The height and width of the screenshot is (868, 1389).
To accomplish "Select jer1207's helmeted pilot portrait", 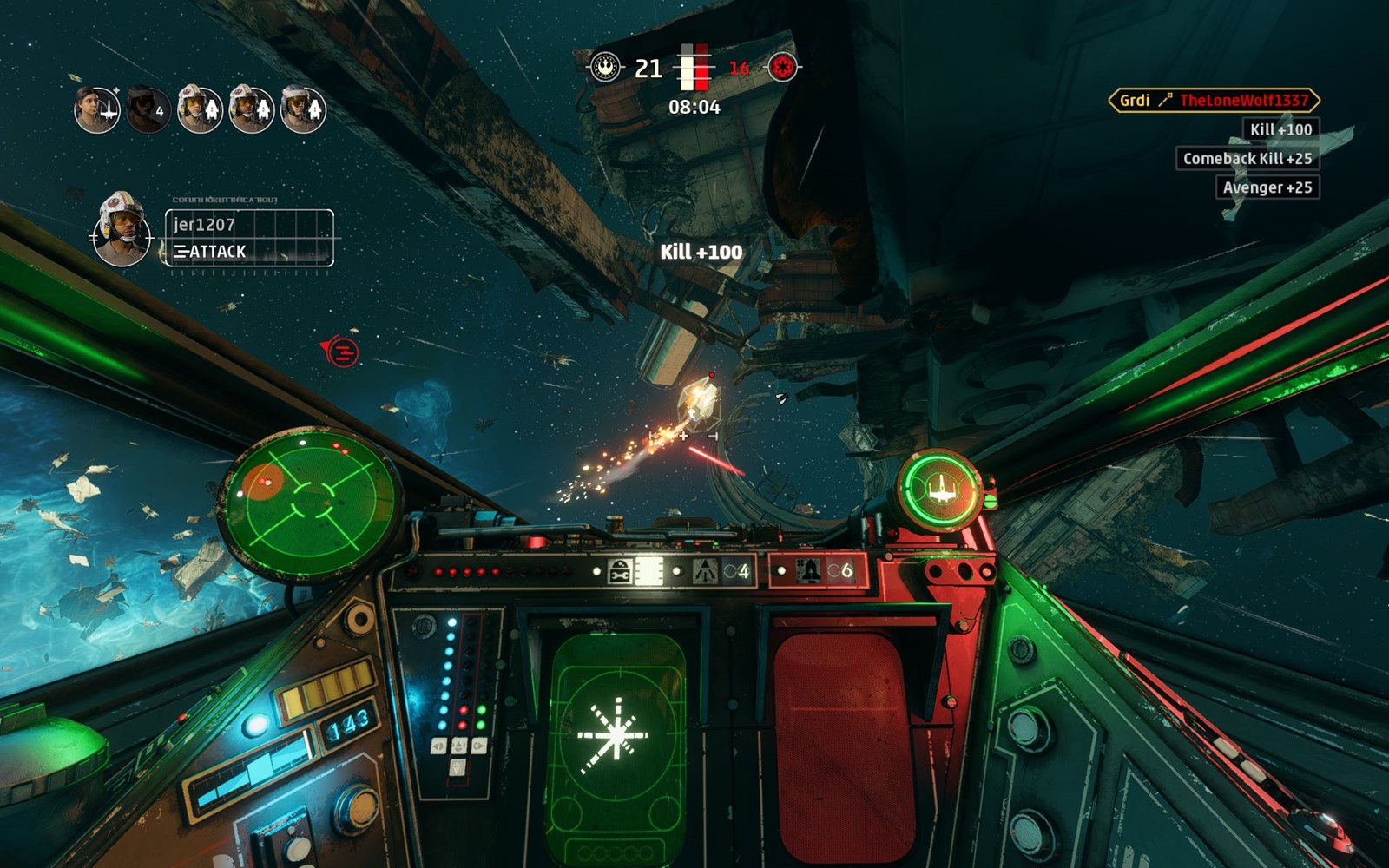I will (122, 229).
